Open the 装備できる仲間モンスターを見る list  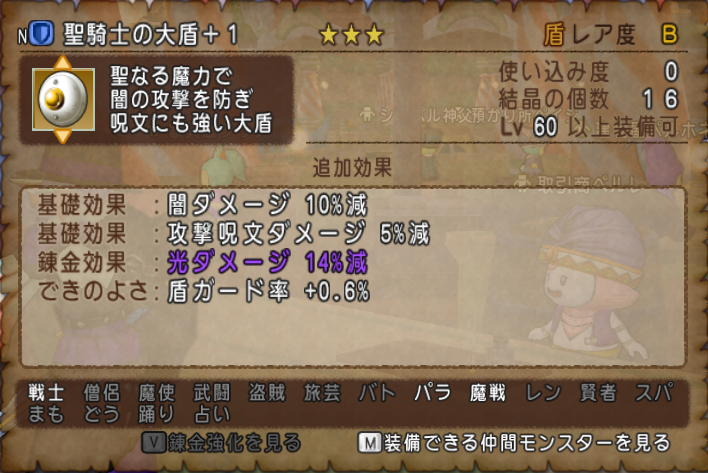point(513,441)
